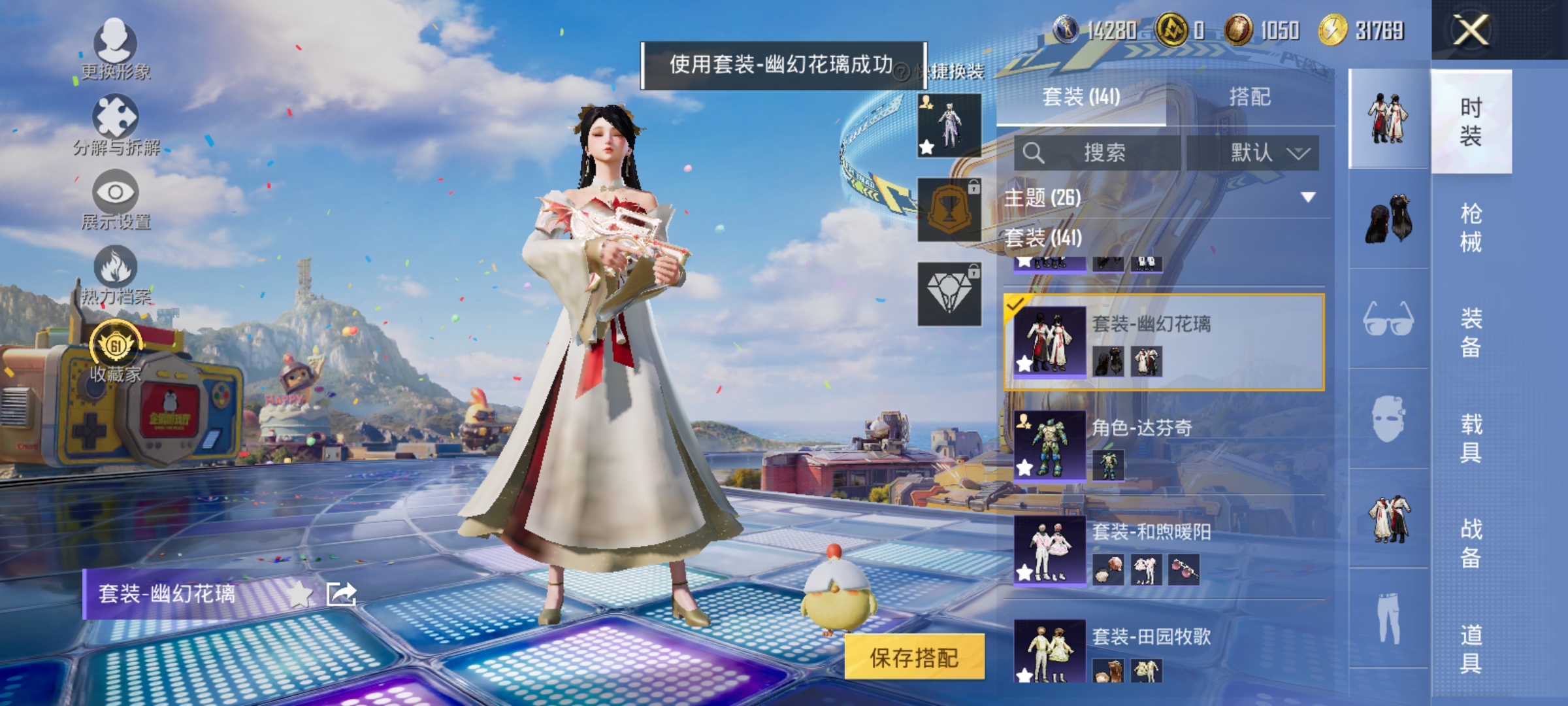Open the 默认 sort order dropdown
Screen dimensions: 1568x706
[1267, 152]
